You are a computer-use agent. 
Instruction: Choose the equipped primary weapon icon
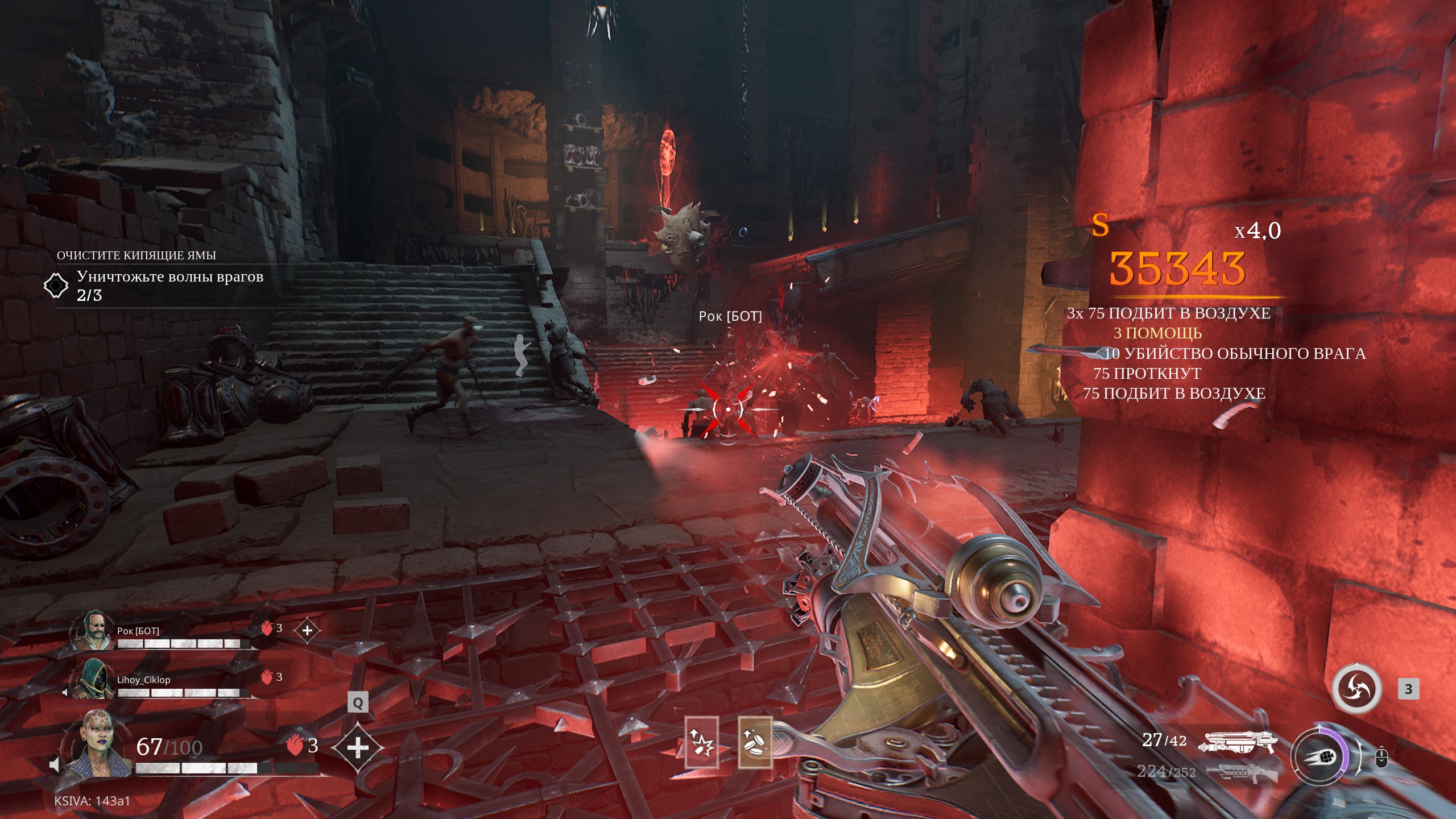(1238, 742)
